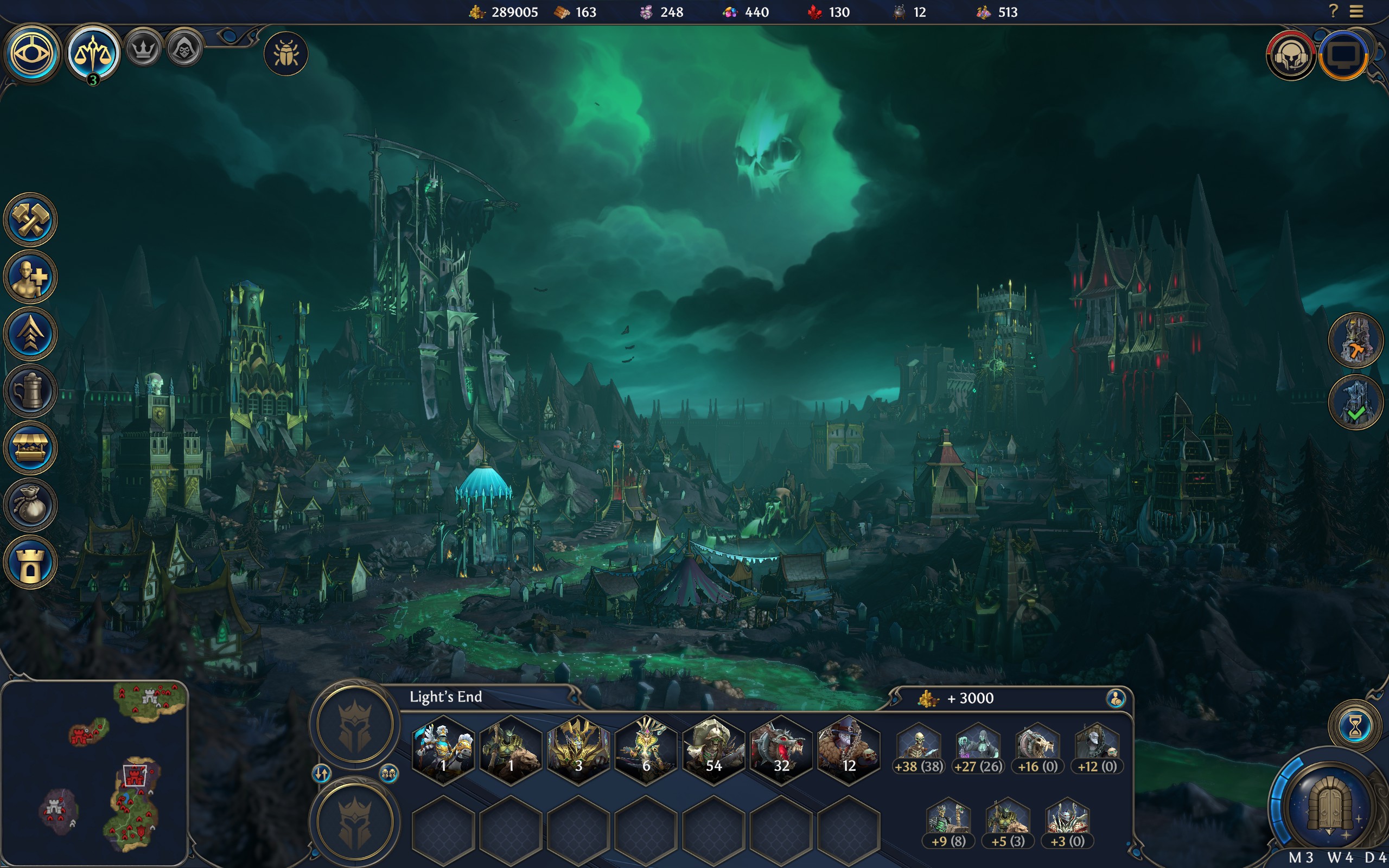
Task: Open the marketplace stall button
Action: pos(30,448)
